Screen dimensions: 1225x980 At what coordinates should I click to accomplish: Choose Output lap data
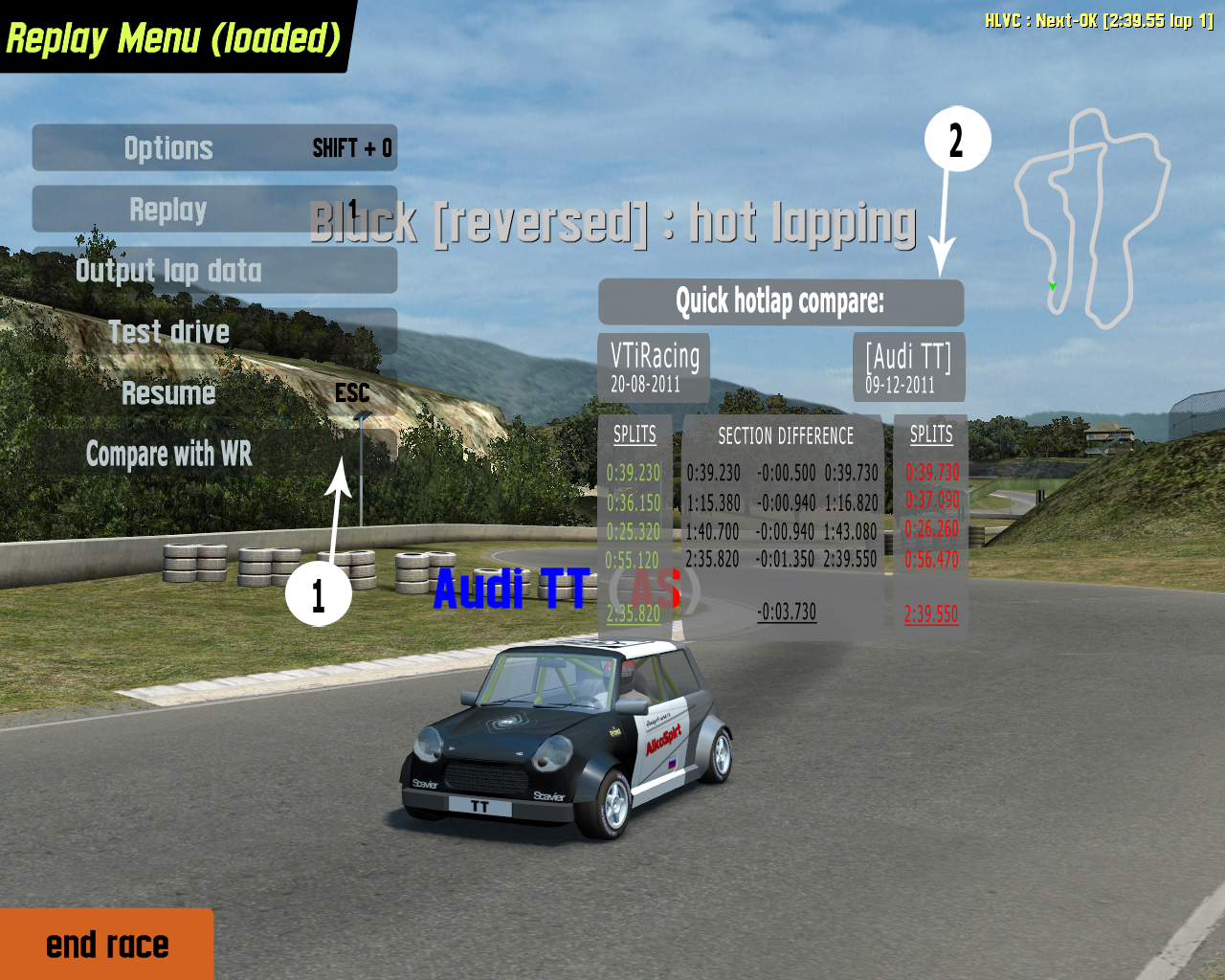point(214,271)
